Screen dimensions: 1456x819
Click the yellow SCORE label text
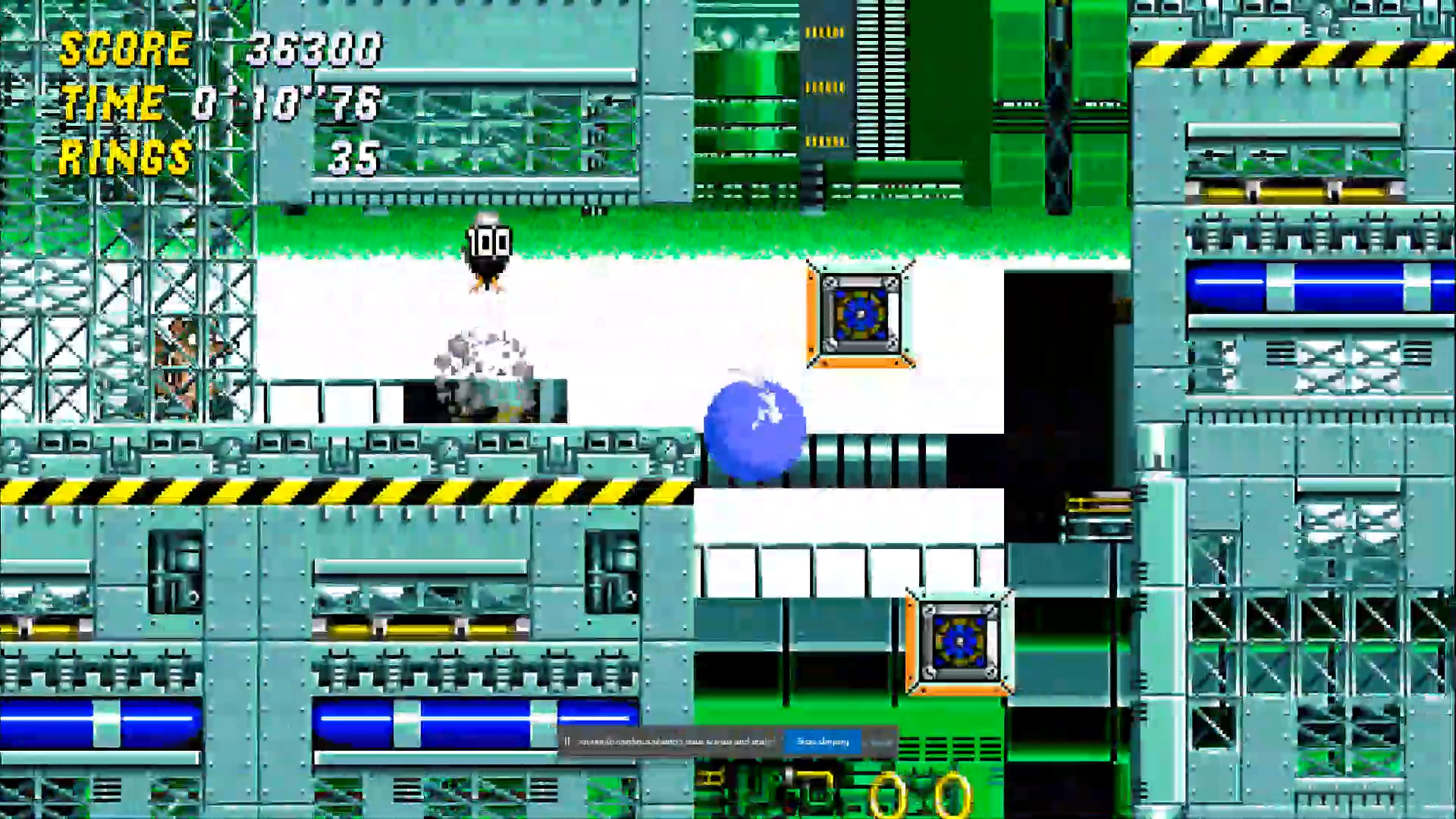click(125, 49)
